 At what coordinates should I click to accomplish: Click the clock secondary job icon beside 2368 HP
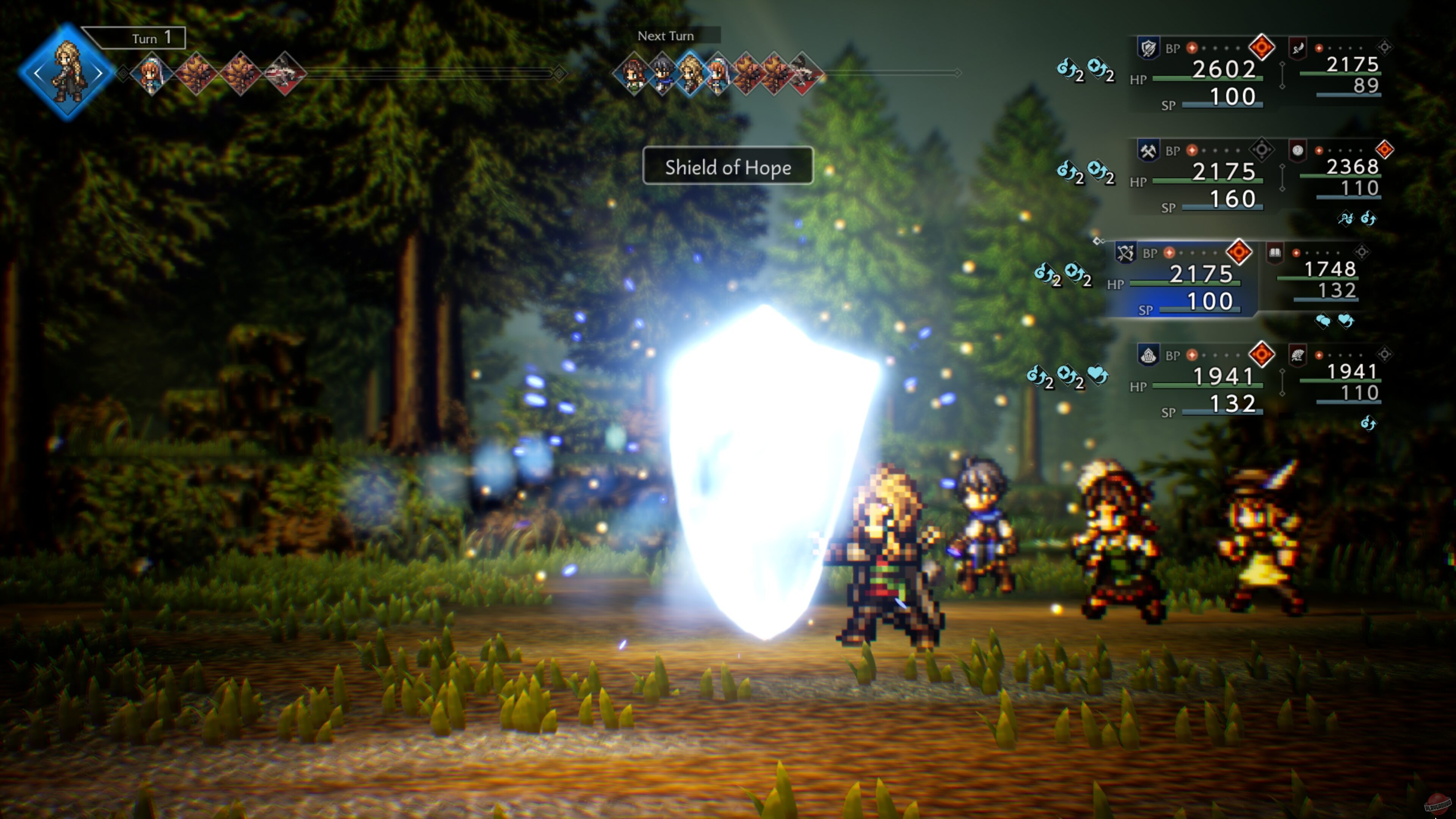tap(1298, 150)
